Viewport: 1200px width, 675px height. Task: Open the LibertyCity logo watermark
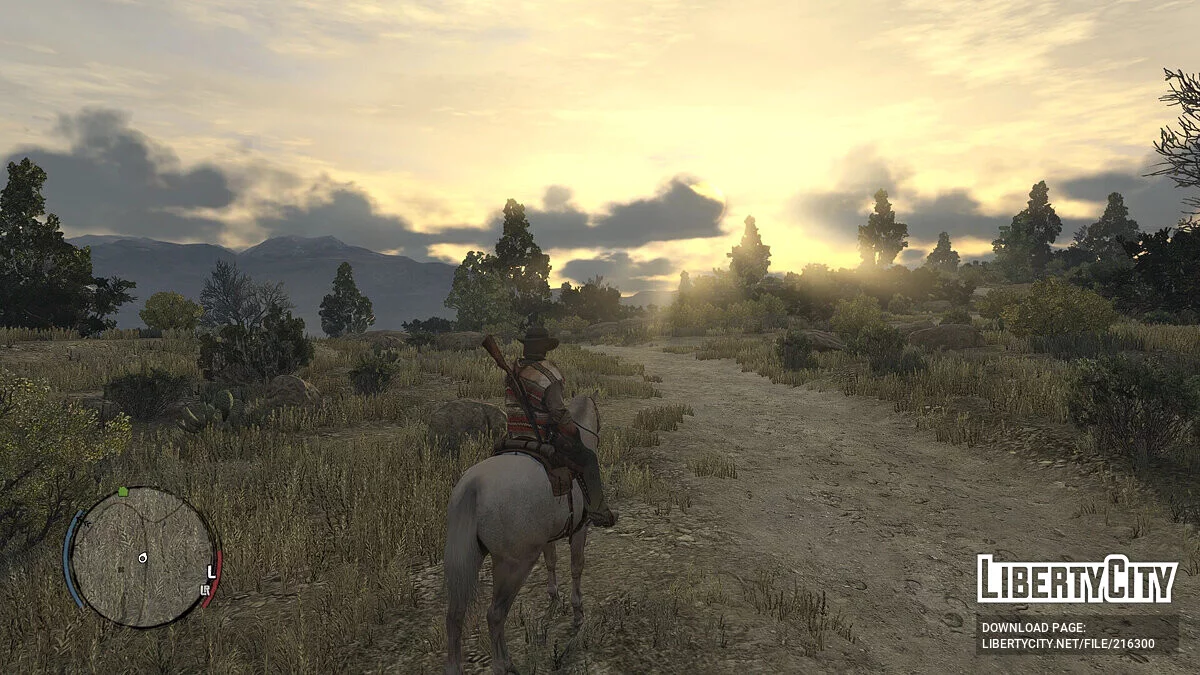tap(1077, 579)
